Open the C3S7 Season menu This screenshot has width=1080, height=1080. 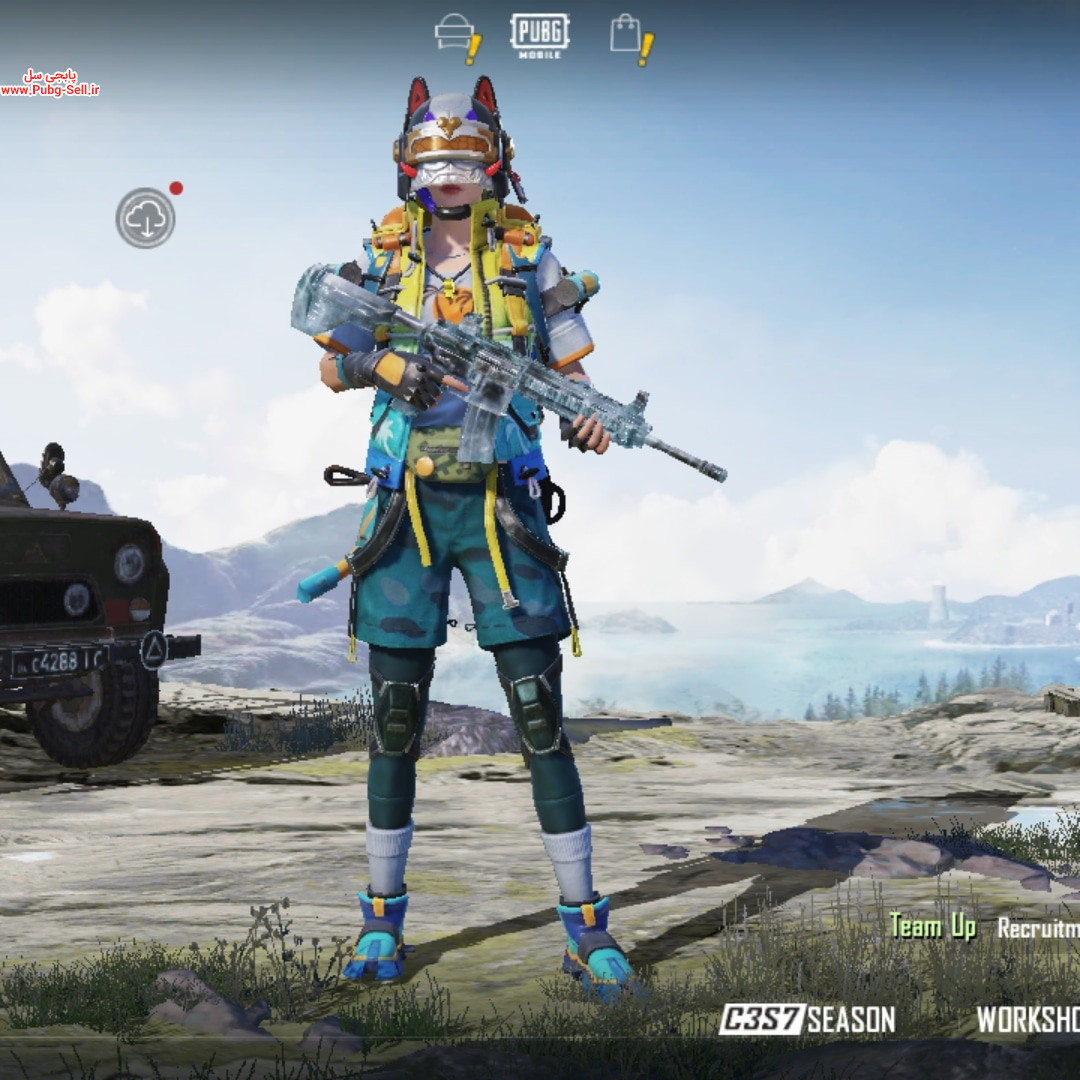coord(807,1019)
